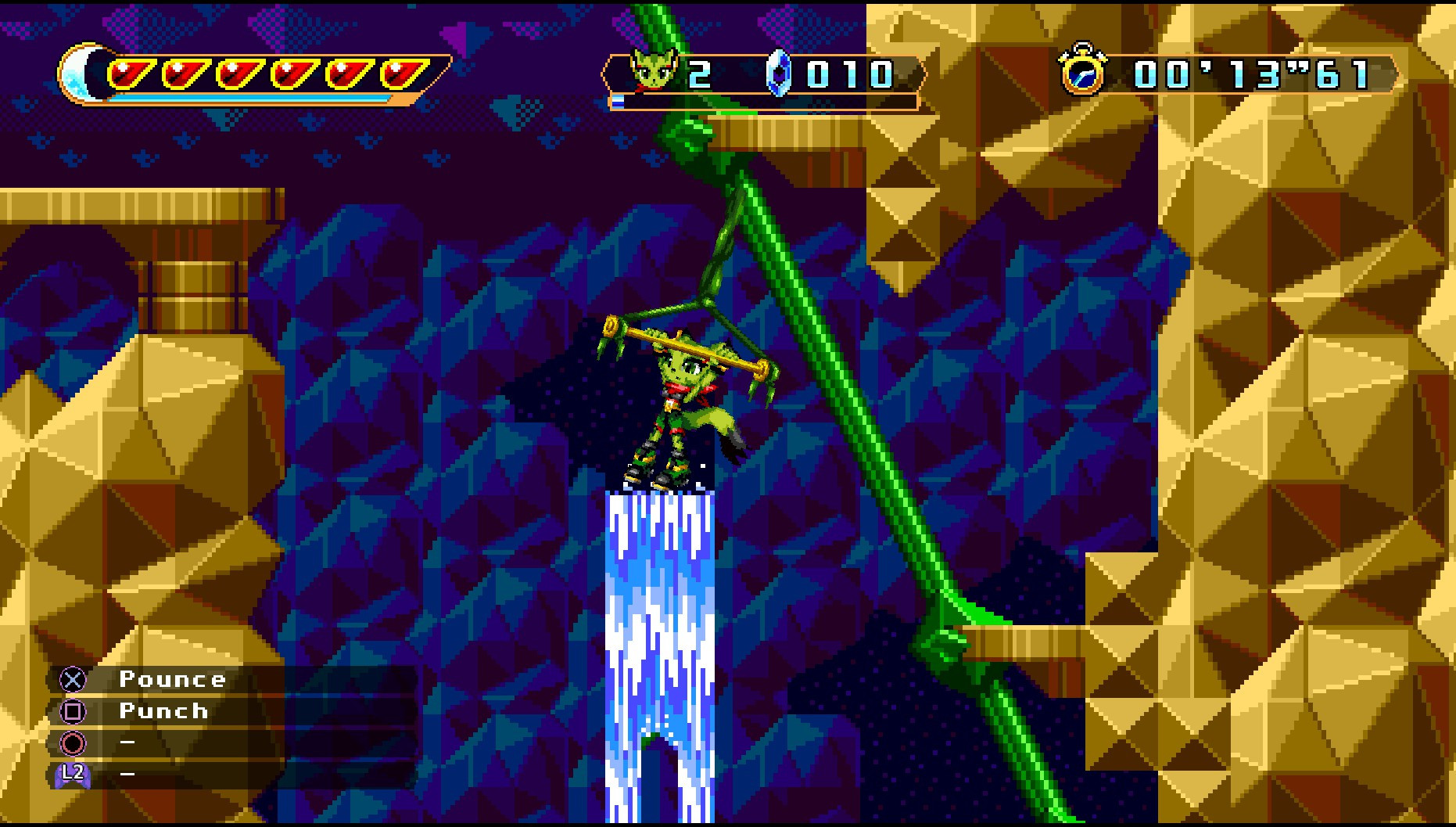
Task: Click the X controller button icon
Action: [x=71, y=679]
